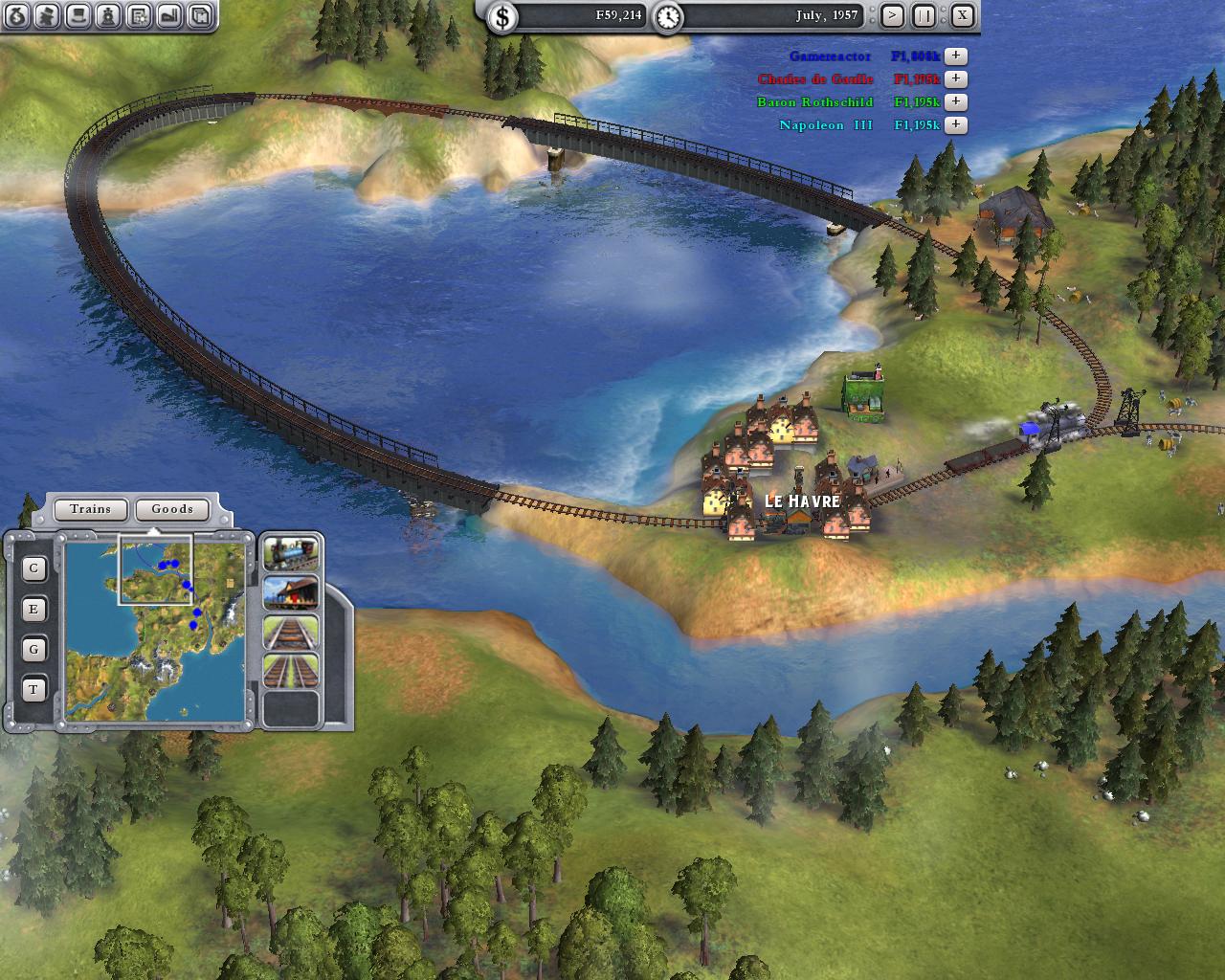Viewport: 1225px width, 980px height.
Task: Expand Charles de Gaulle's player details
Action: [x=955, y=79]
